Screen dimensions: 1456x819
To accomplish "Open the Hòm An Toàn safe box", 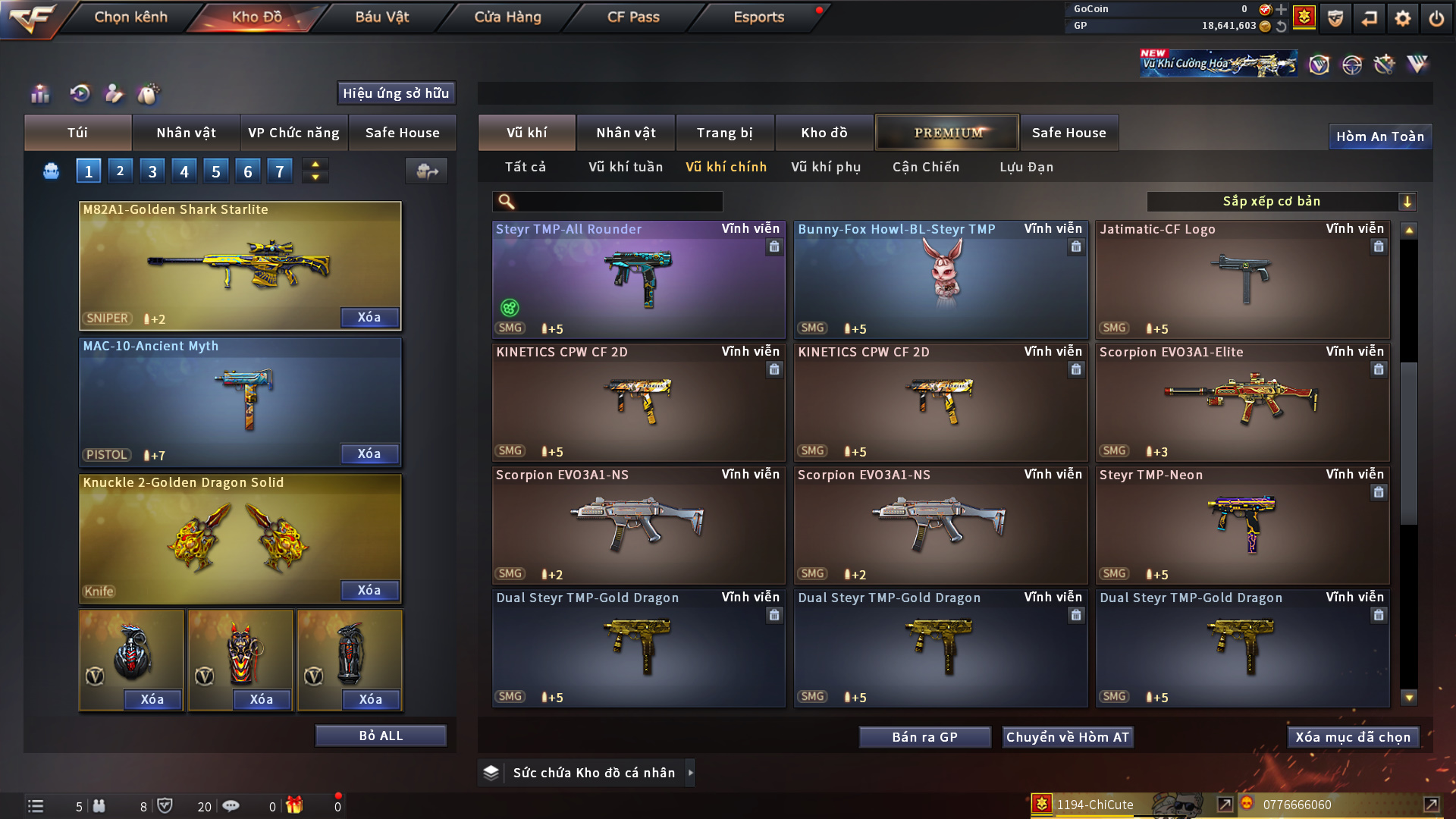I will pos(1379,136).
